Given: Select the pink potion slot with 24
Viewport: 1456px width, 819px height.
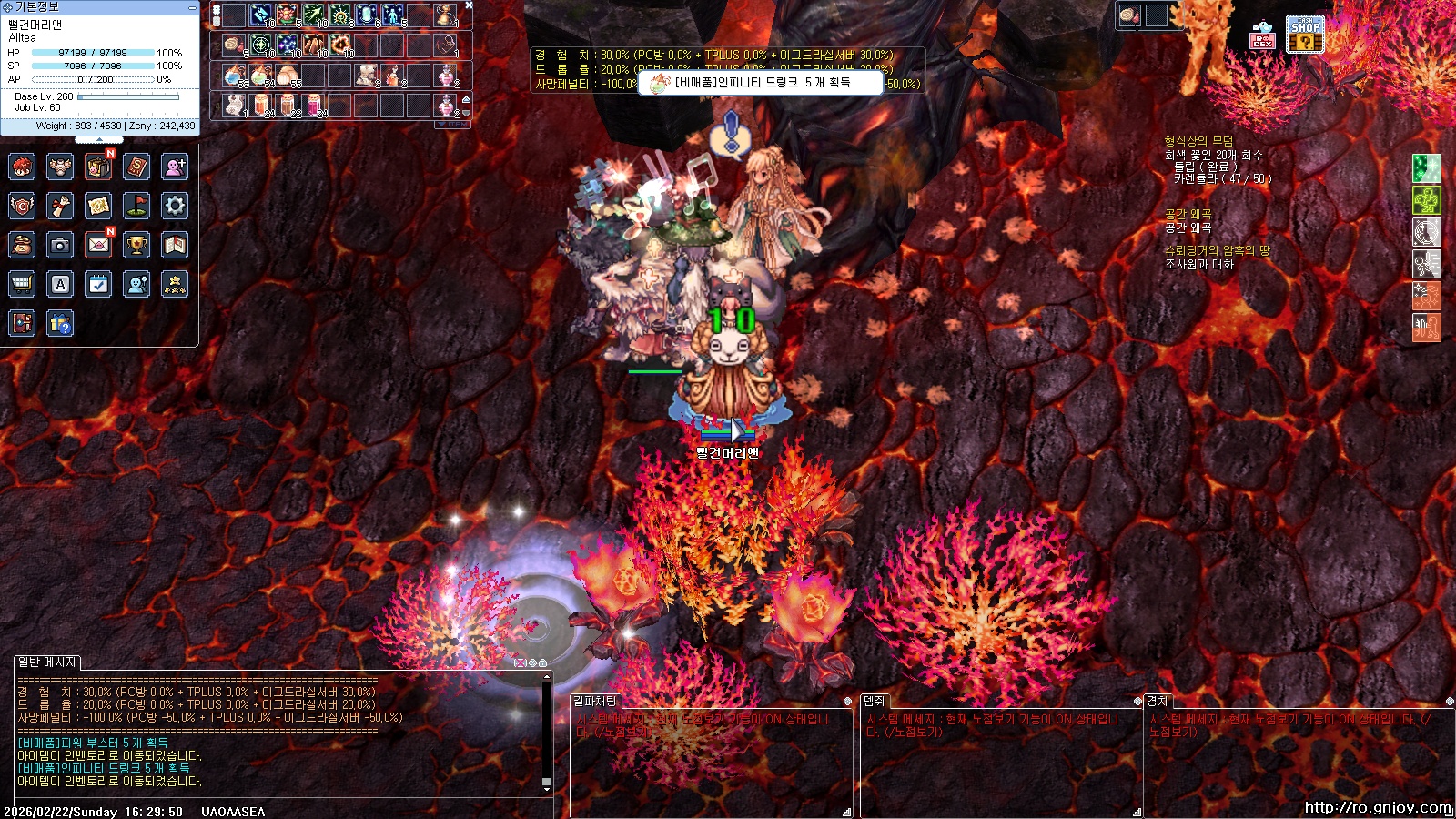Looking at the screenshot, I should coord(313,105).
